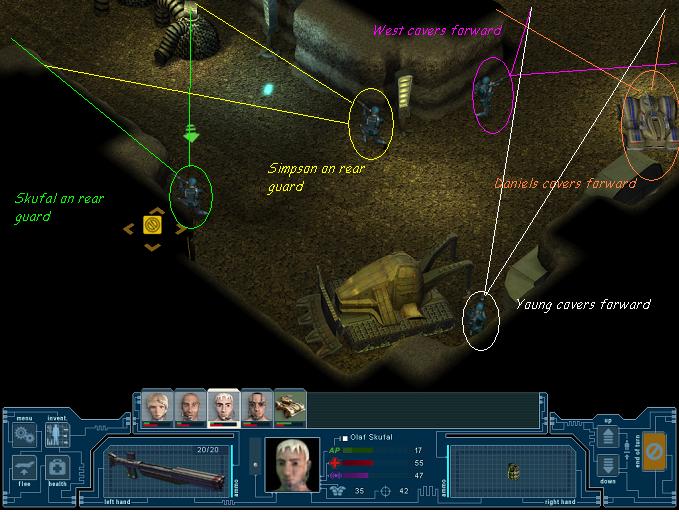Open the soldier inventory screen
The image size is (679, 512).
(56, 435)
